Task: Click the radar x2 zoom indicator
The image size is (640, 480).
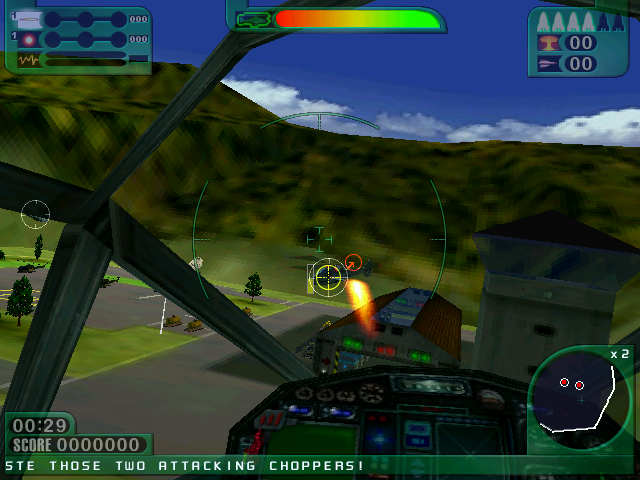Action: tap(620, 354)
